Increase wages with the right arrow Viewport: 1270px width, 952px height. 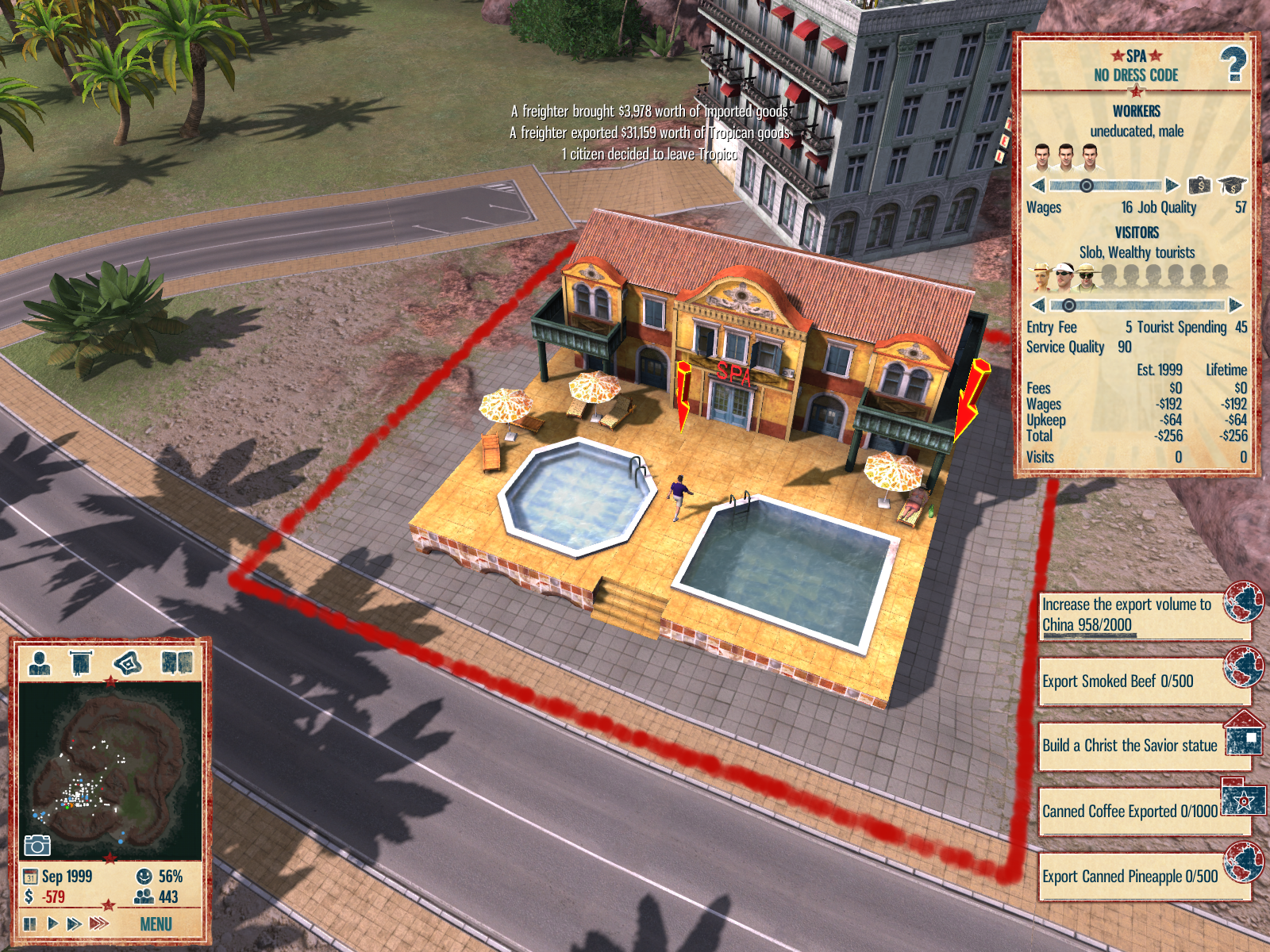point(1172,186)
